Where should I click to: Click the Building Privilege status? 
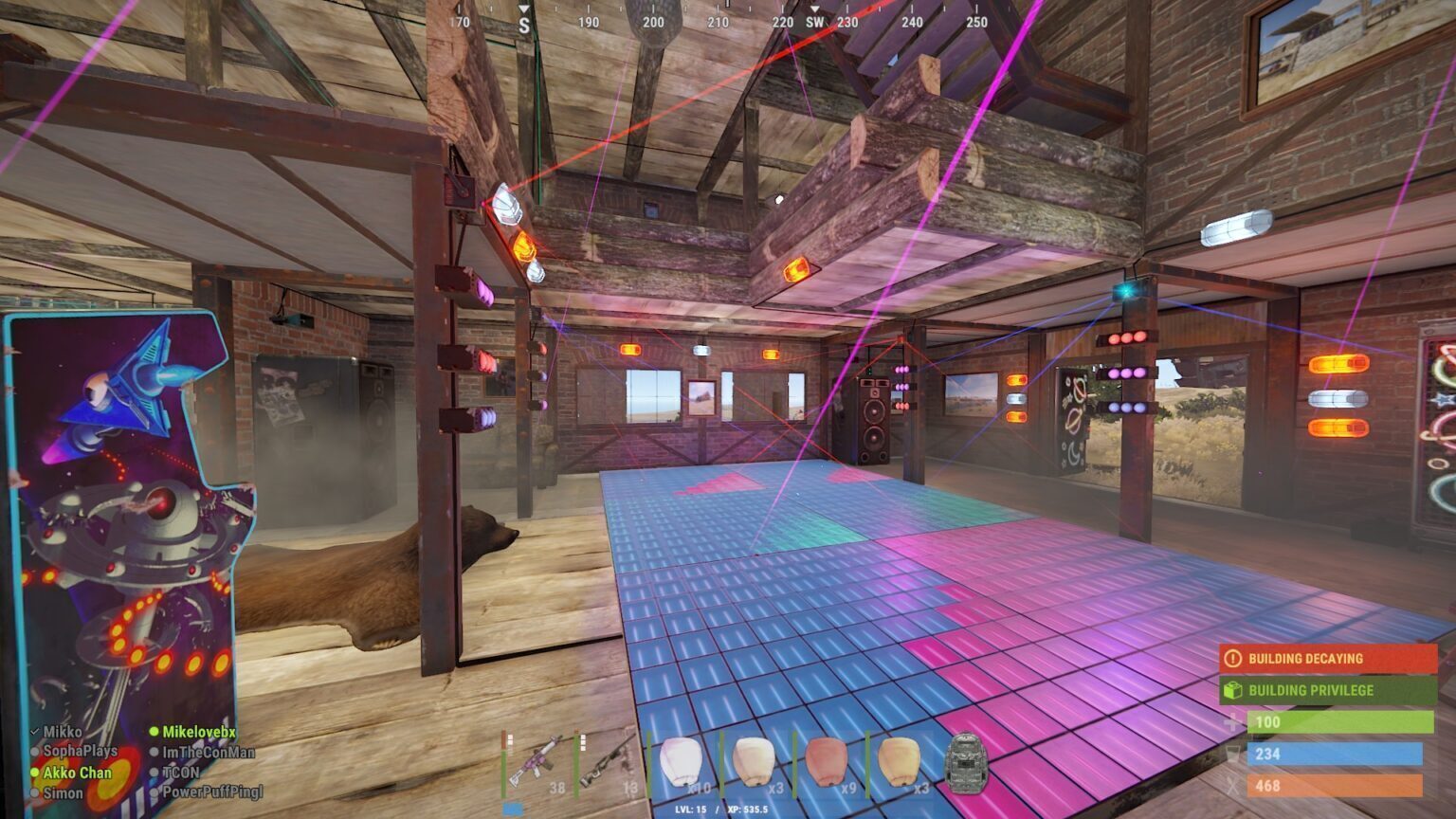[1327, 690]
